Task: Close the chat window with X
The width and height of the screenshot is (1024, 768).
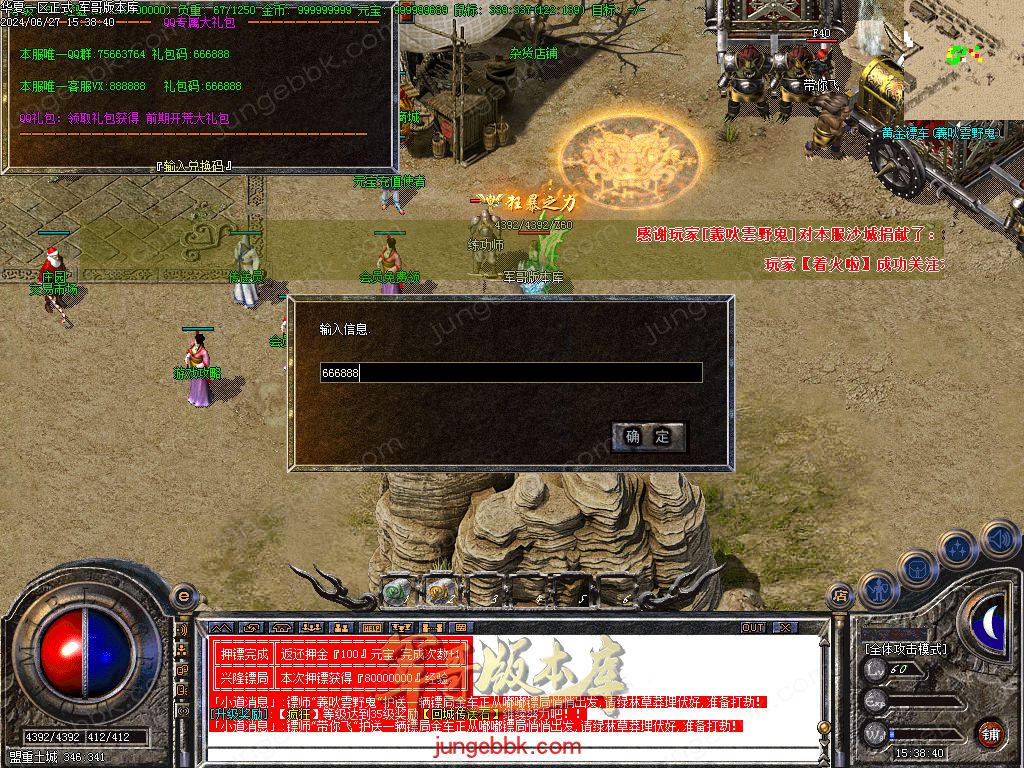Action: (785, 627)
